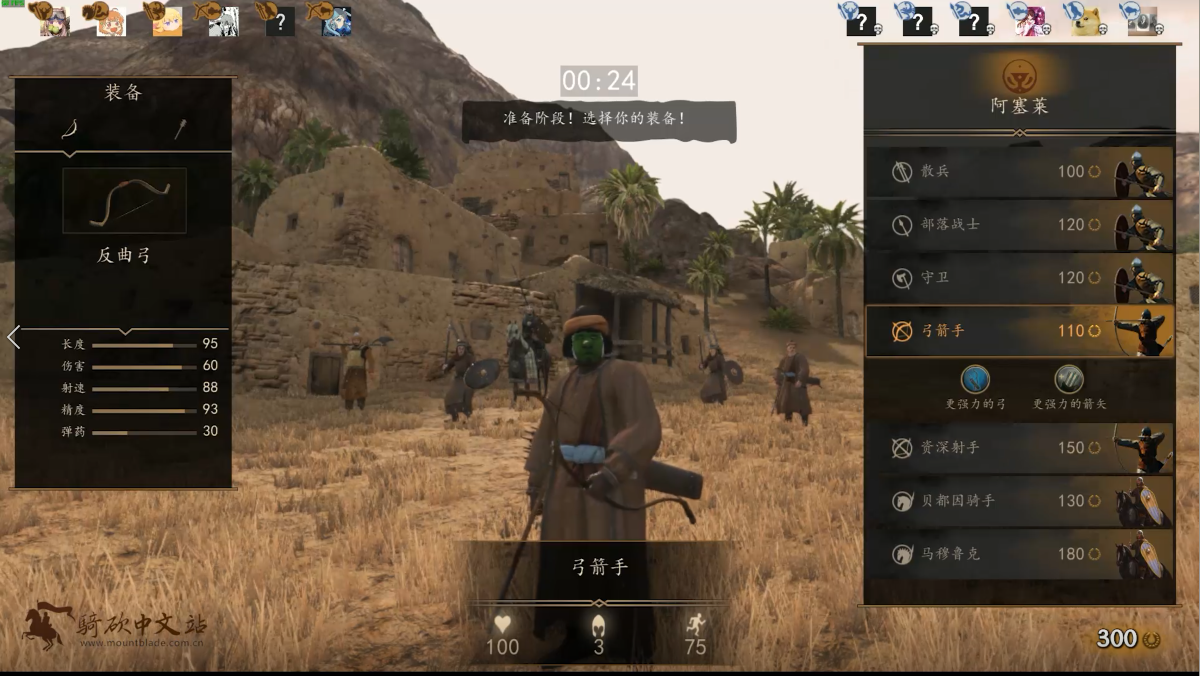1200x676 pixels.
Task: Pick the 马穆鲁克 Mamluke class
Action: (x=1018, y=554)
